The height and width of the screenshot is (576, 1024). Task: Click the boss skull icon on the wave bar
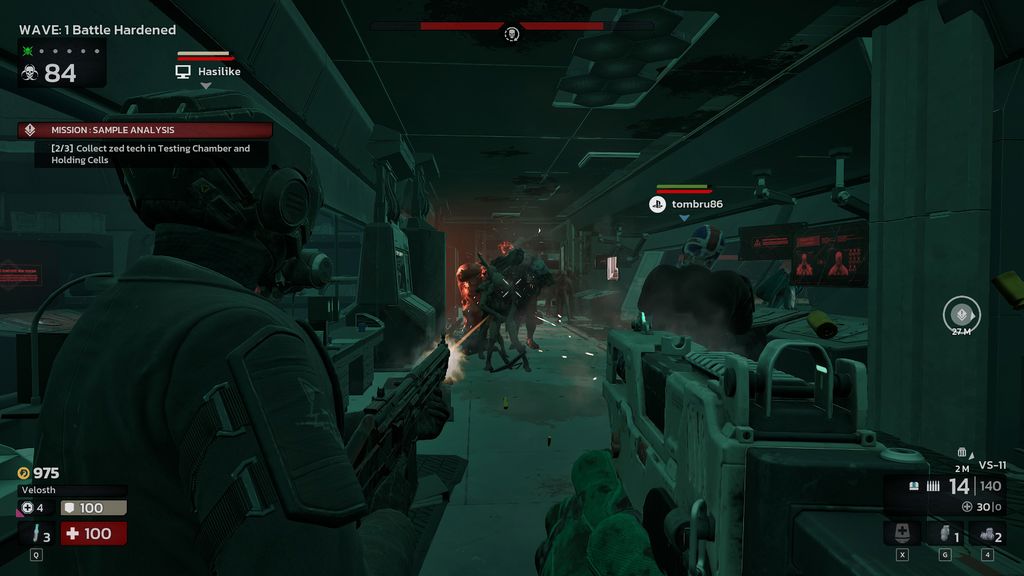511,34
